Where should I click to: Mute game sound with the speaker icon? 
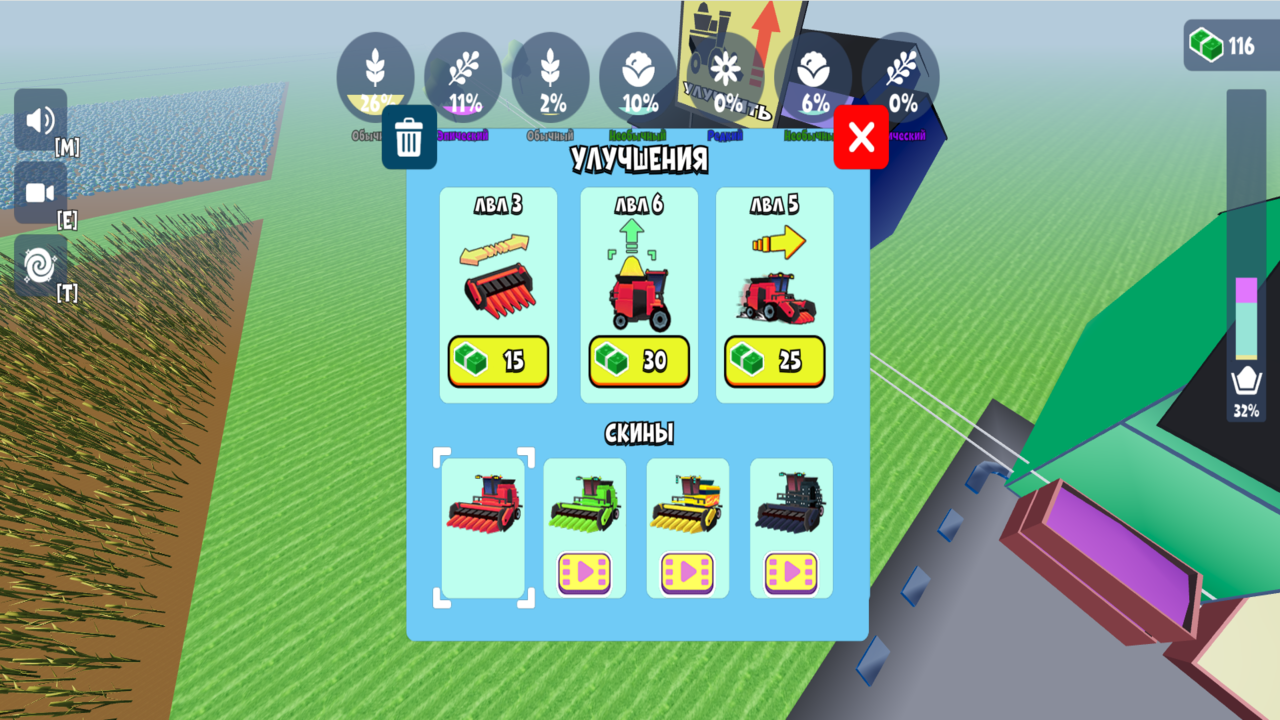tap(39, 120)
